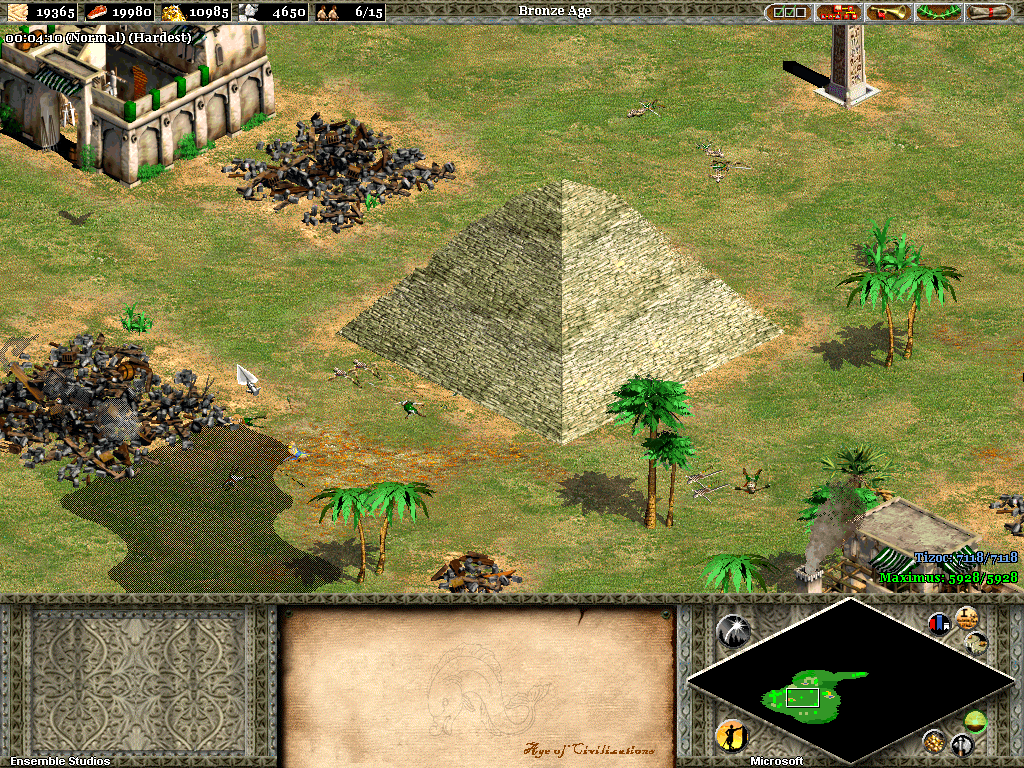Open the technology tree
The image size is (1024, 768).
[x=839, y=12]
